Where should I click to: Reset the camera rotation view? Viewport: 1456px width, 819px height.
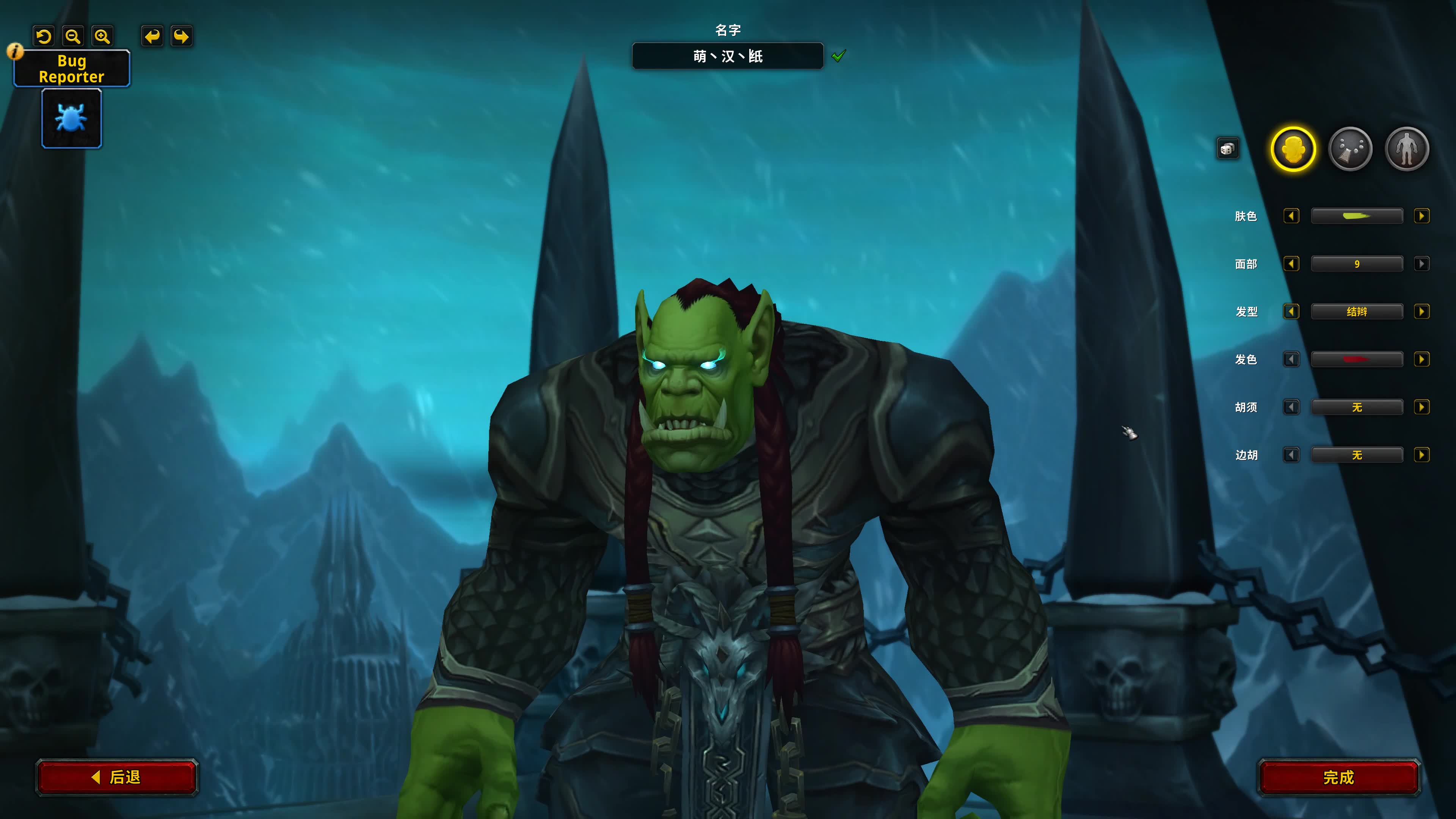(x=44, y=37)
